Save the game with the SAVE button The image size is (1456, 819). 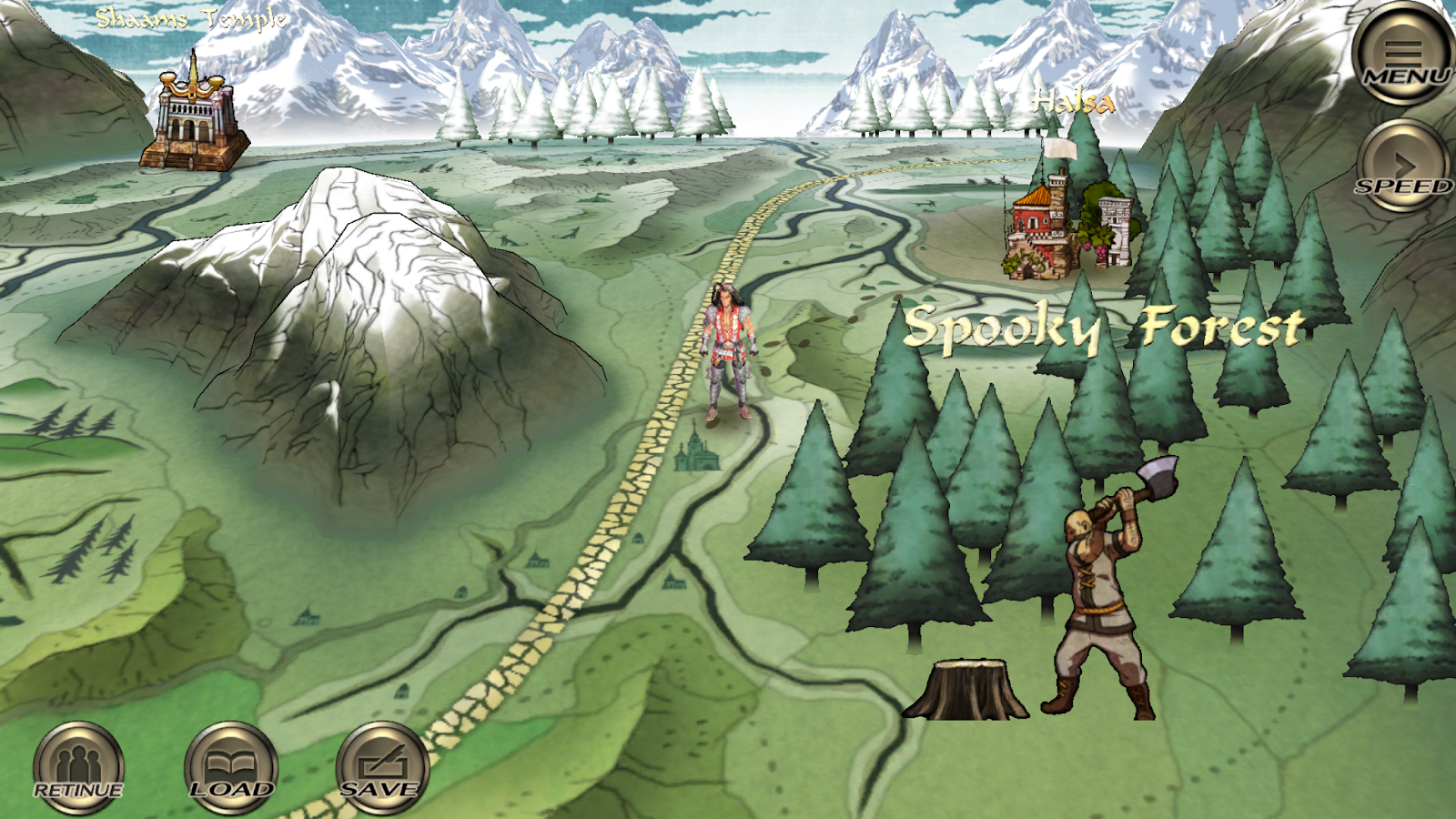pyautogui.click(x=381, y=768)
